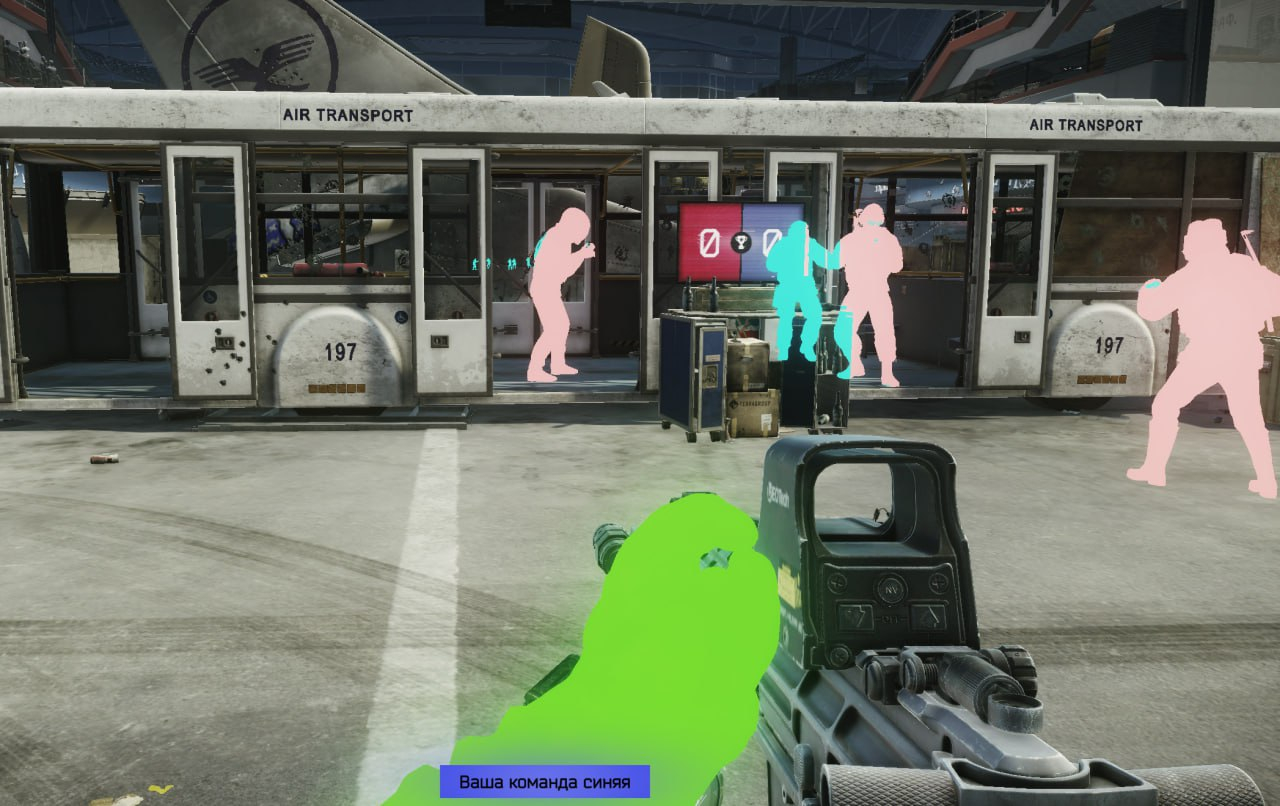Click the small cyan soldier figures in the window

[510, 263]
